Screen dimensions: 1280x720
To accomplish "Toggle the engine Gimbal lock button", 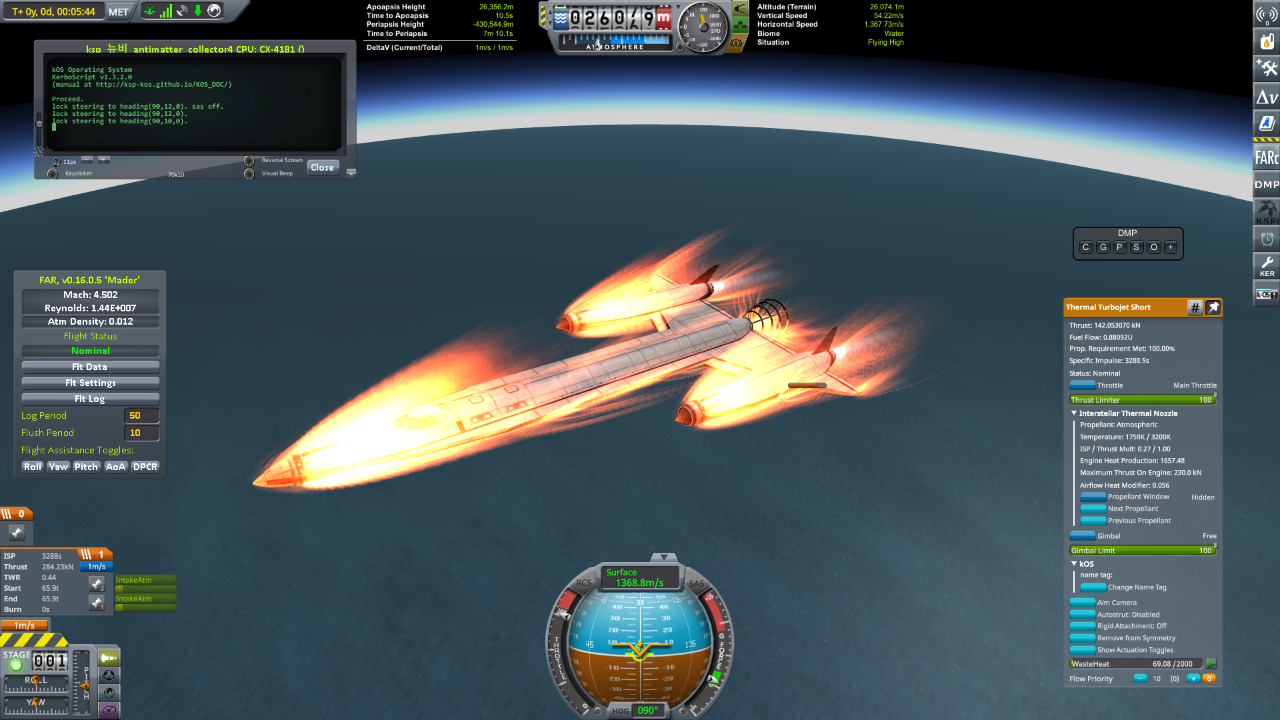I will pos(1082,536).
